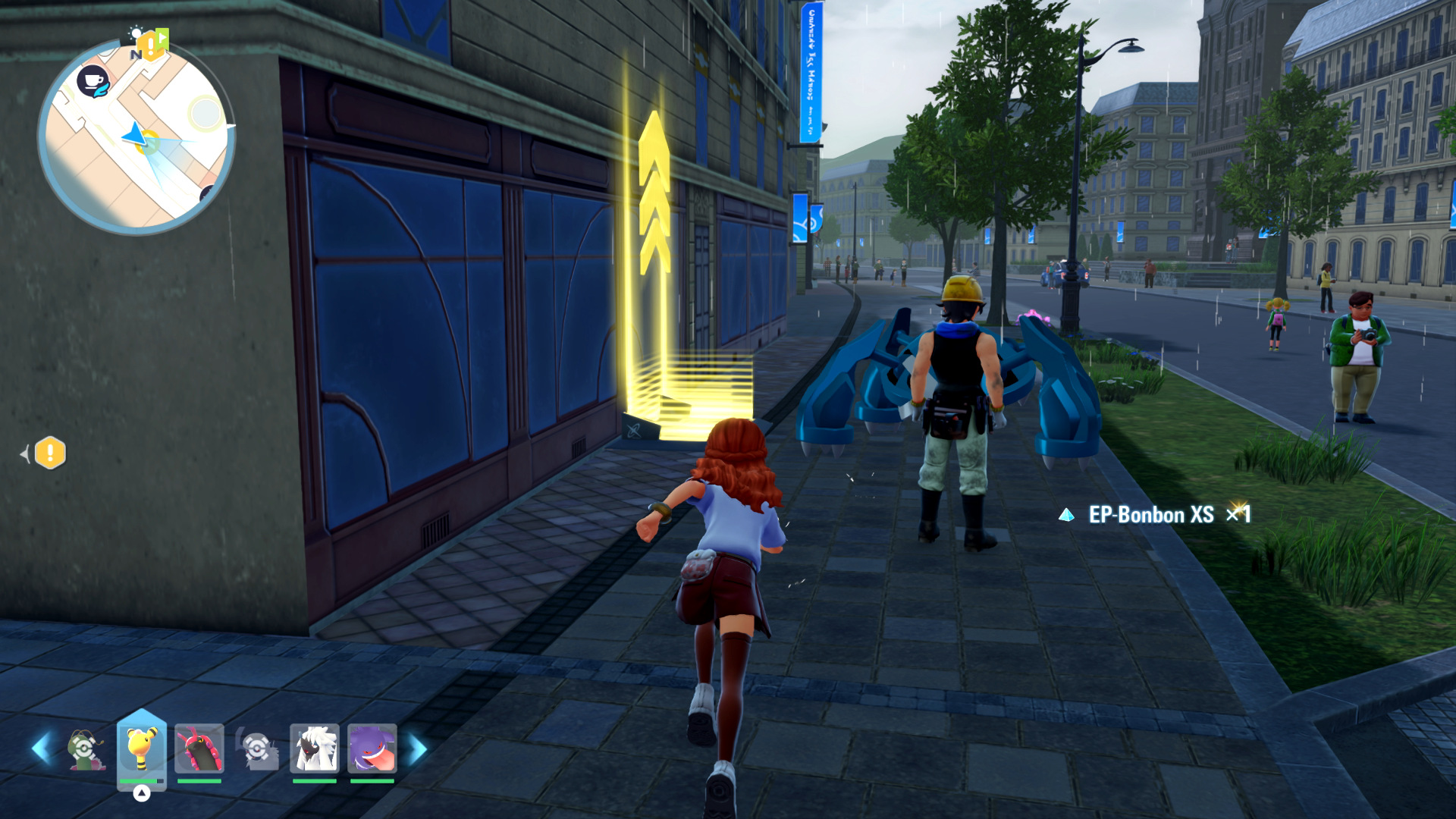The image size is (1456, 819).
Task: Select Ampharos in the party bar
Action: tap(141, 748)
